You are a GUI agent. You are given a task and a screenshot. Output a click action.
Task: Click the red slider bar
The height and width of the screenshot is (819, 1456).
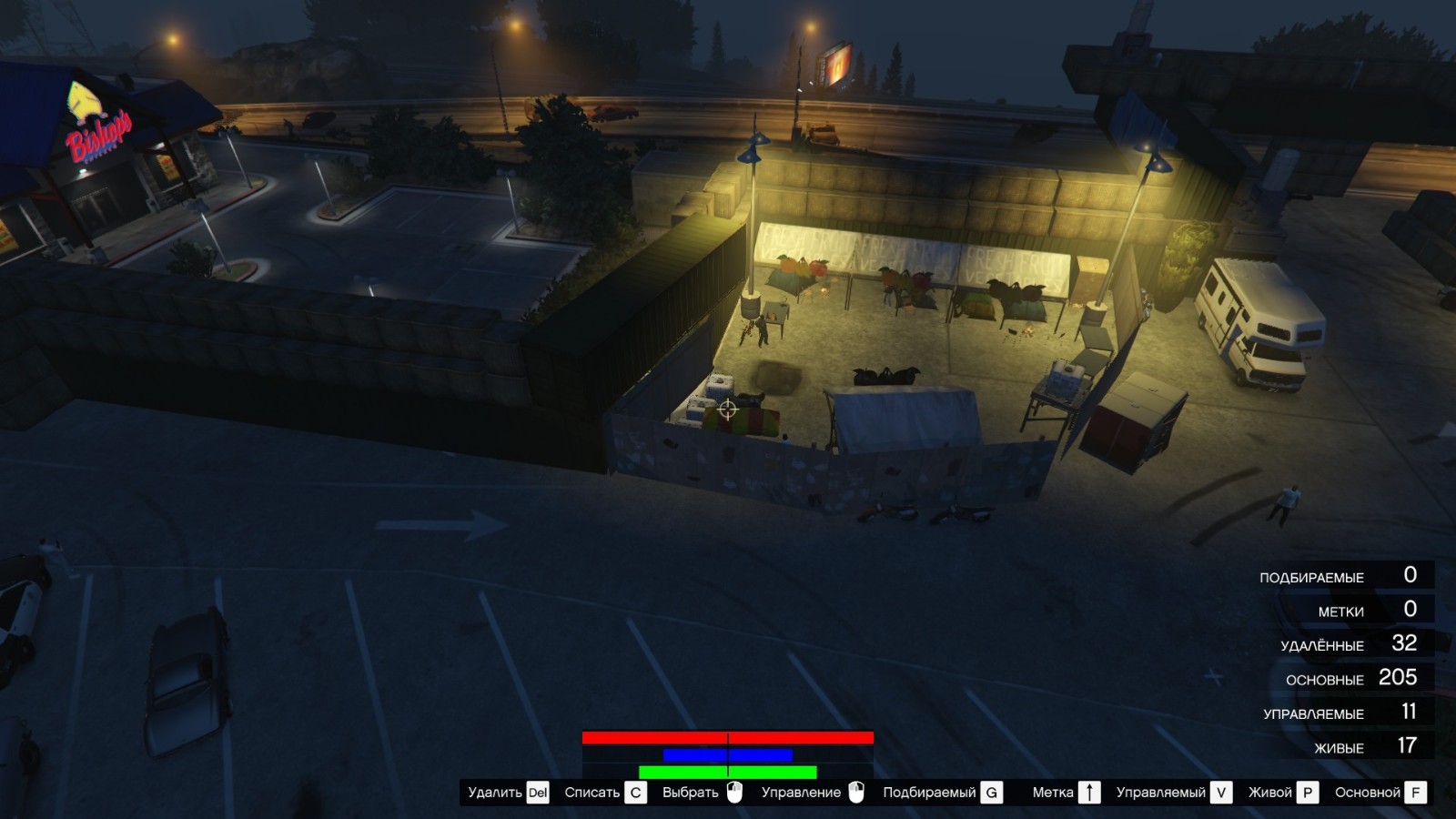tap(726, 736)
